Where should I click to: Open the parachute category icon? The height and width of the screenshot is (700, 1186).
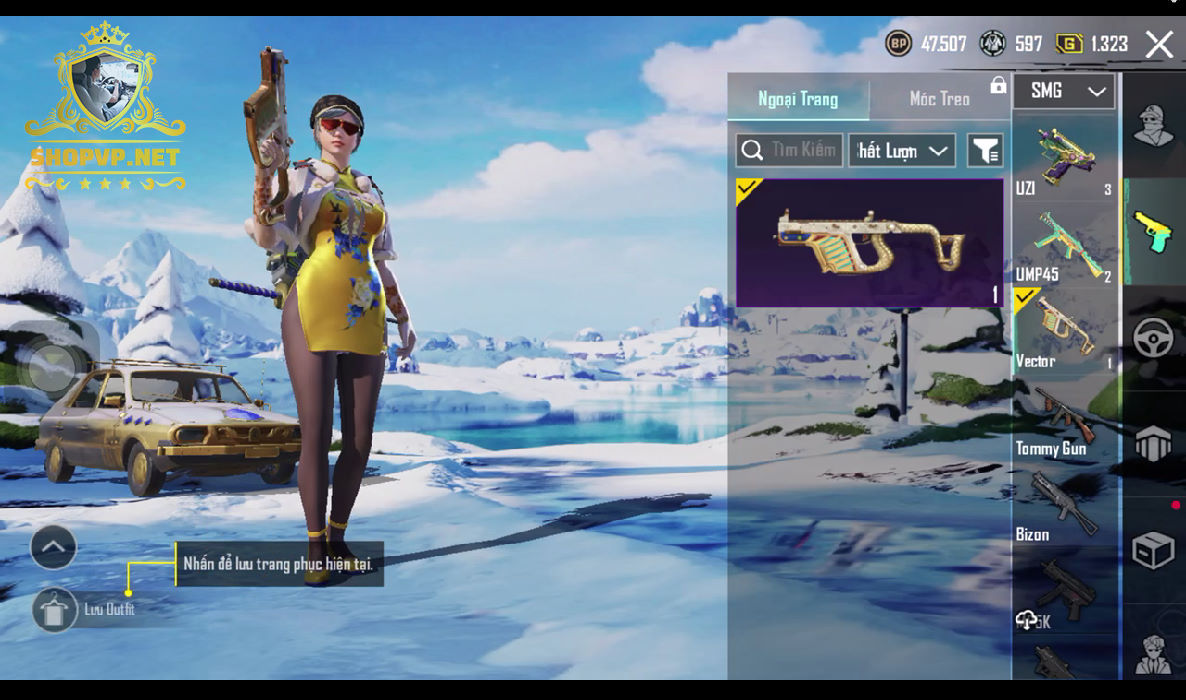click(1153, 443)
